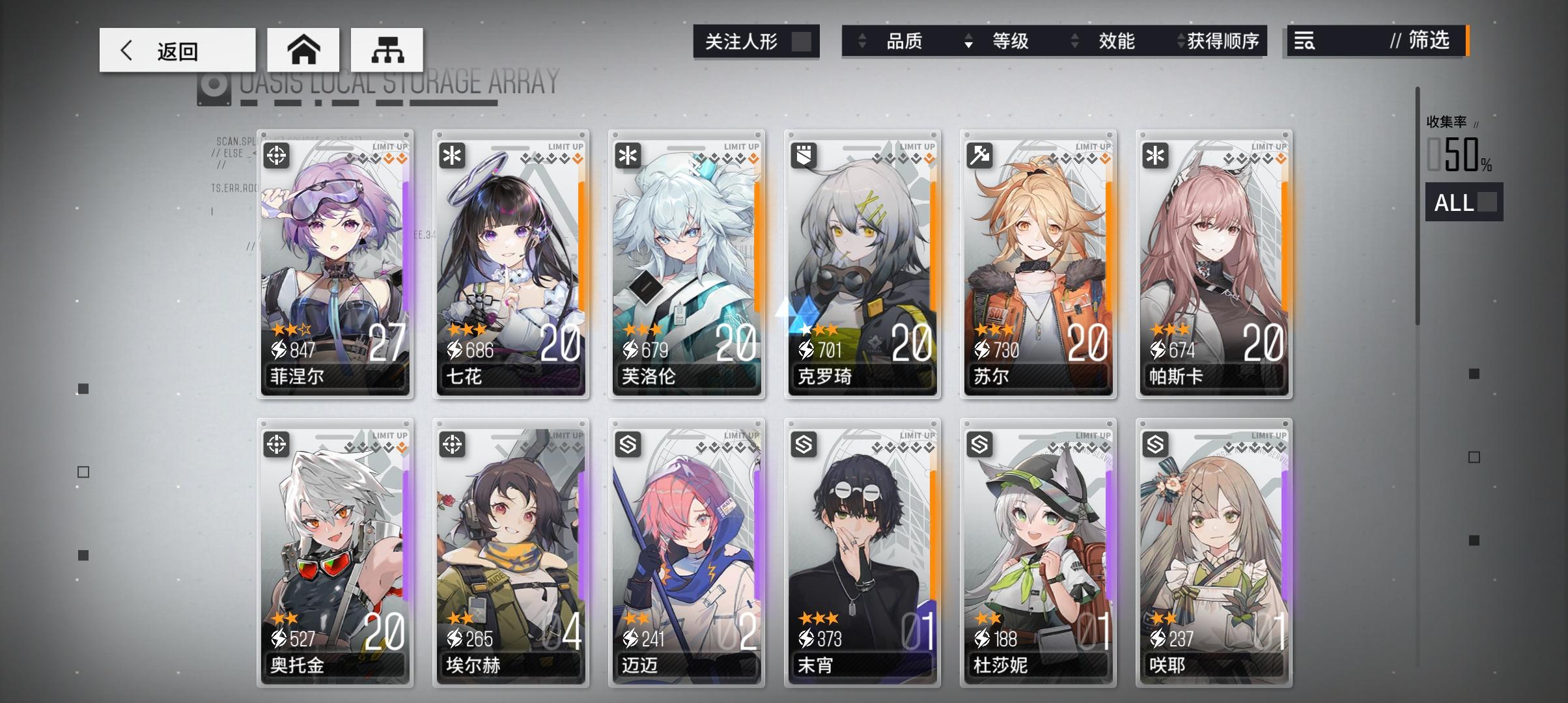Click the class icon on 末宵's card
The height and width of the screenshot is (703, 1568).
pyautogui.click(x=804, y=445)
